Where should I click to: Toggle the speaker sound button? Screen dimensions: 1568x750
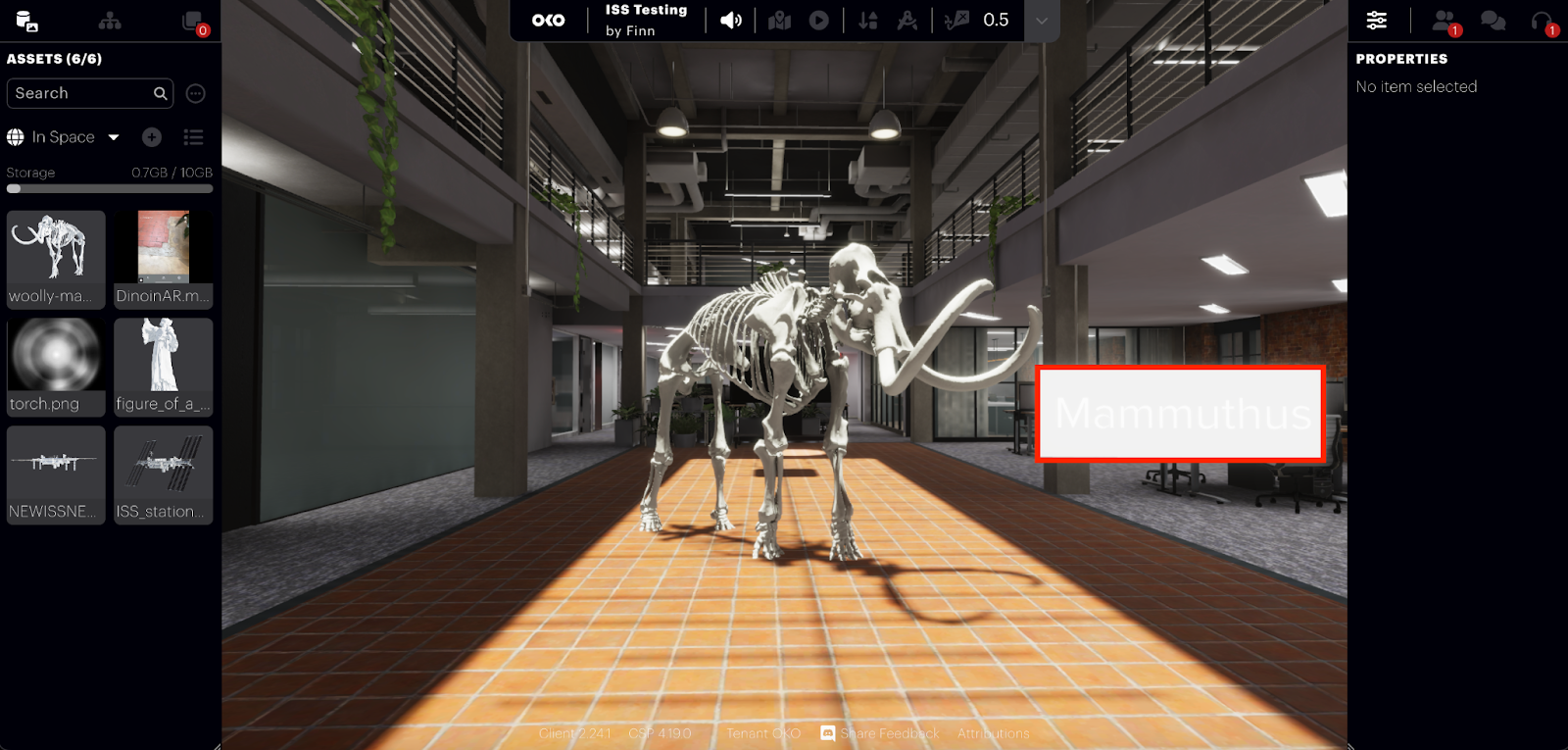[731, 21]
